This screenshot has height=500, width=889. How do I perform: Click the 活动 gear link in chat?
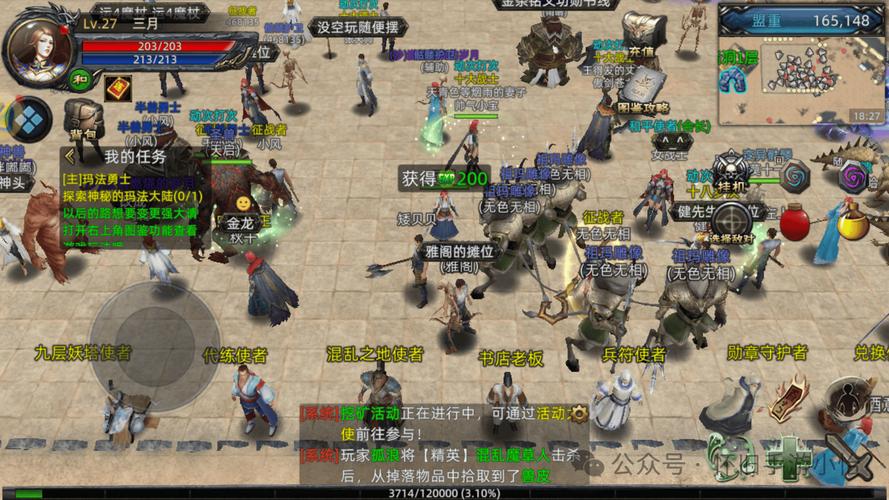578,413
